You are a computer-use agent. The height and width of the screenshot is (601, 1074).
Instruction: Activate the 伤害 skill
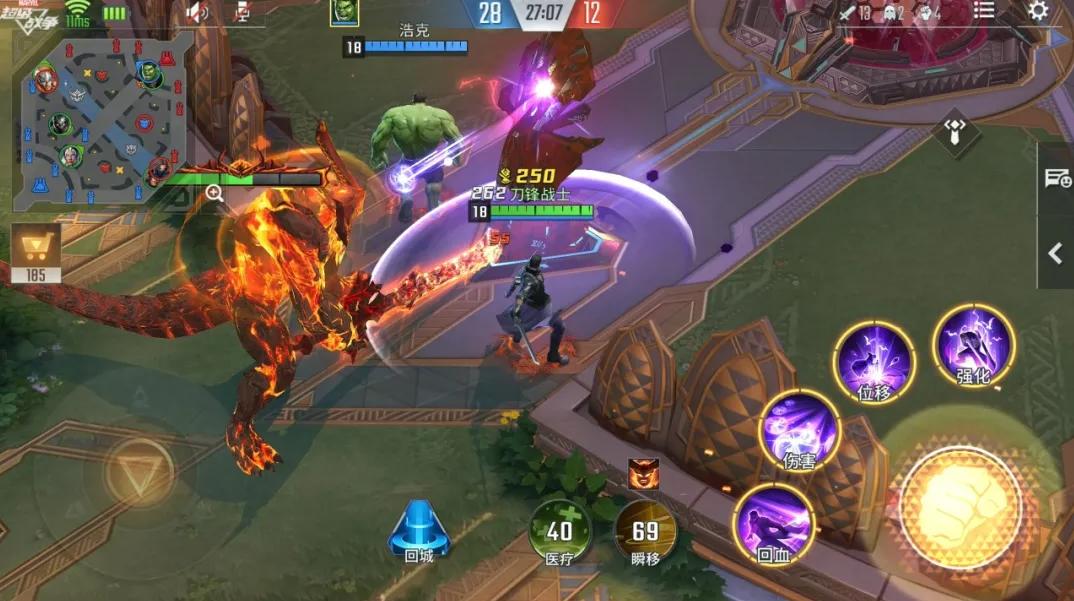799,430
